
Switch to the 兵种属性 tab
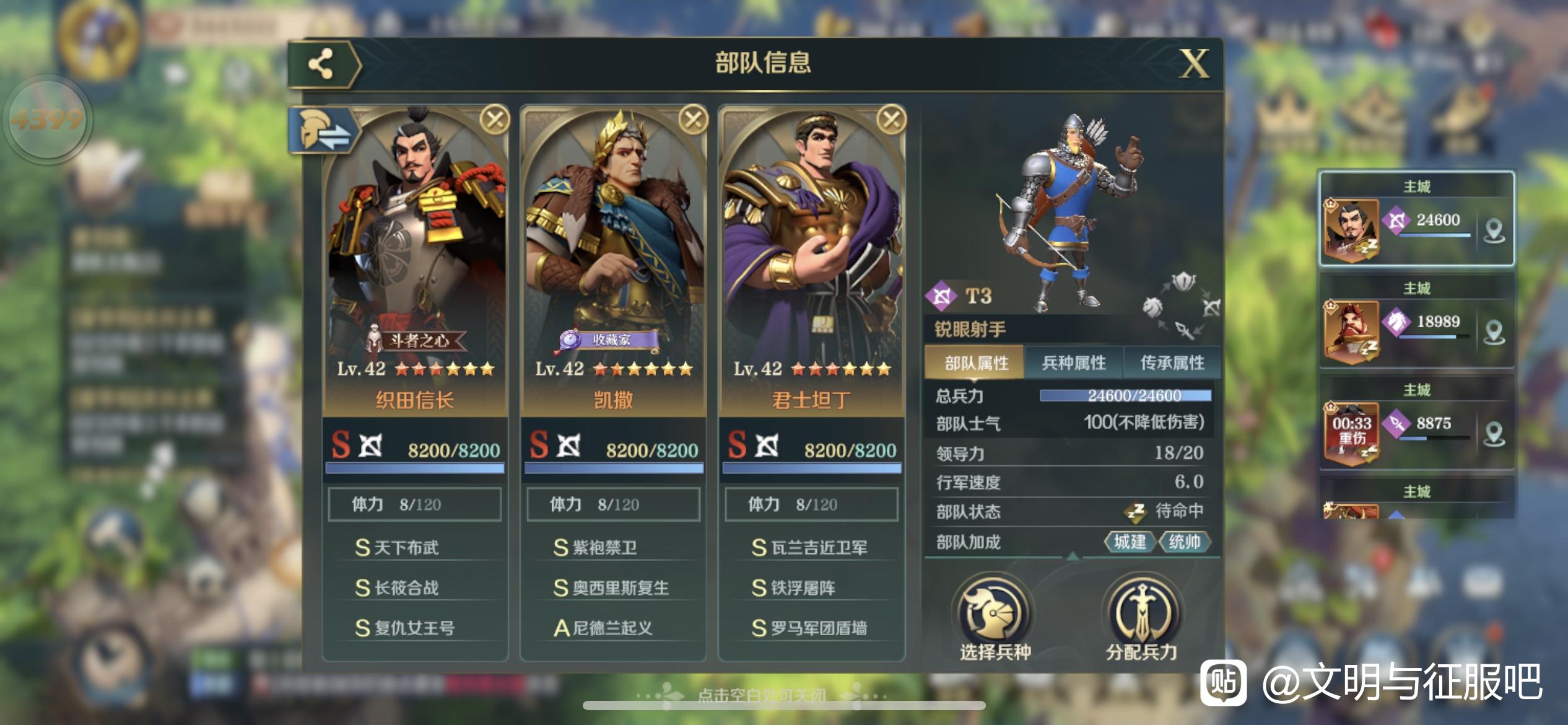pyautogui.click(x=1073, y=363)
